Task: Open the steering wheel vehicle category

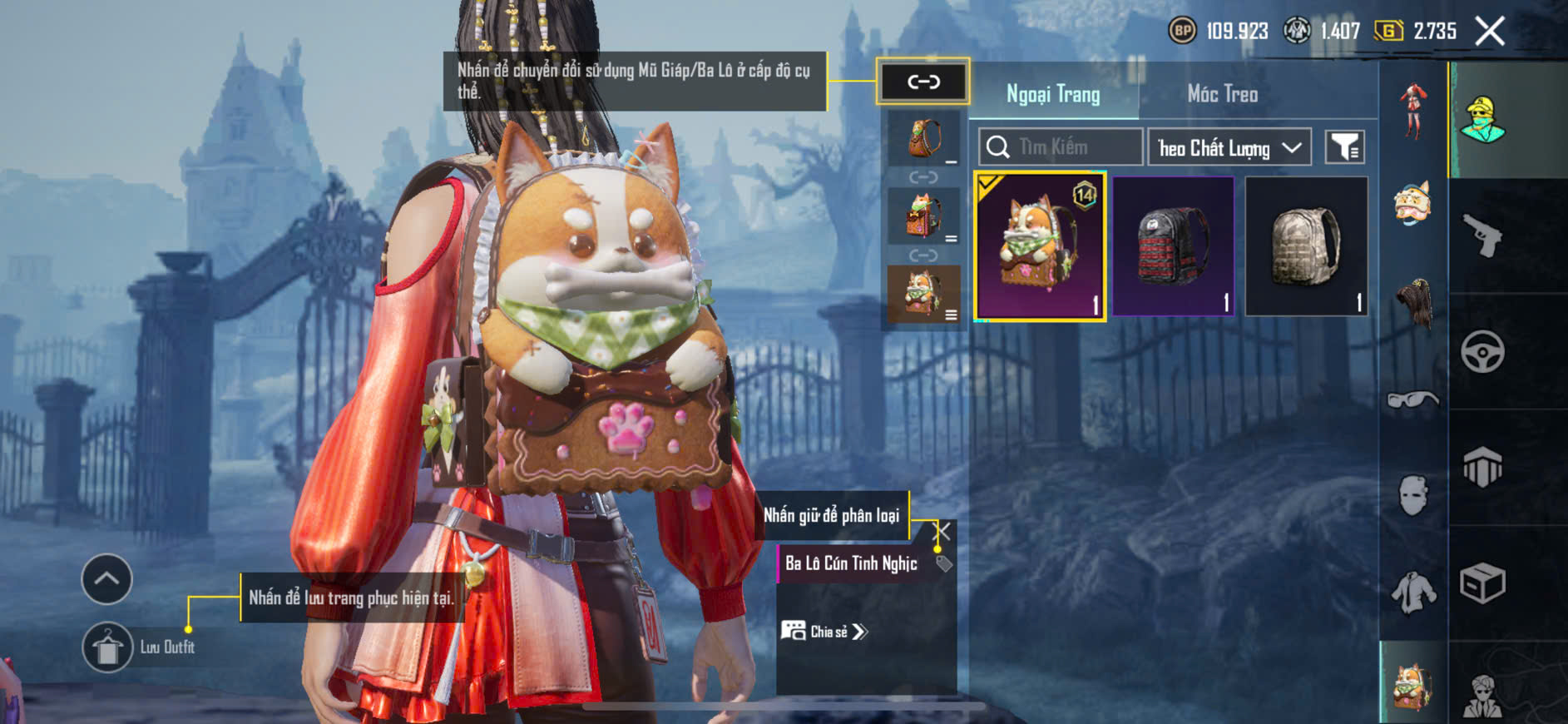Action: (x=1482, y=352)
